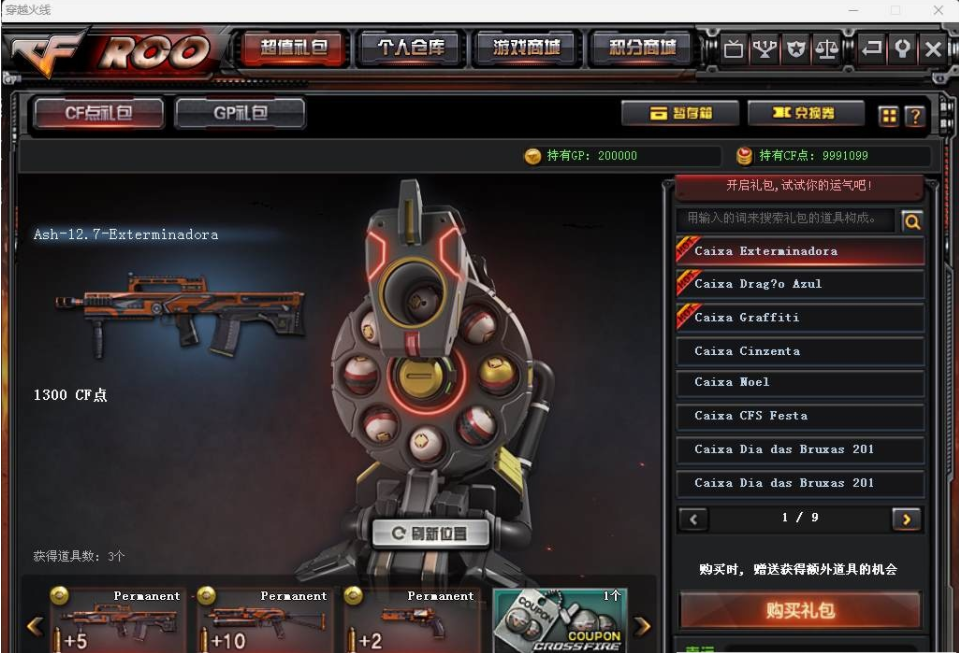The width and height of the screenshot is (959, 653).
Task: Select Caixa Exterminadora from the list
Action: (800, 251)
